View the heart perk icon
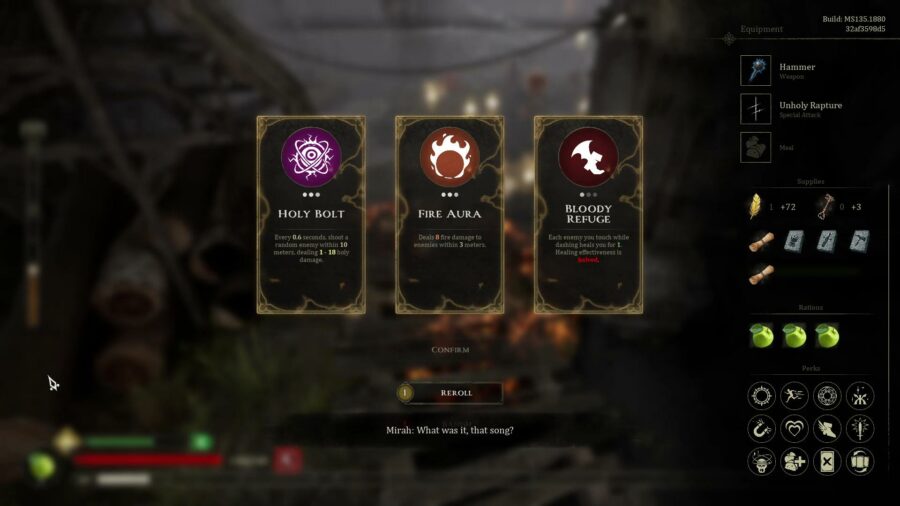The height and width of the screenshot is (506, 900). tap(794, 429)
